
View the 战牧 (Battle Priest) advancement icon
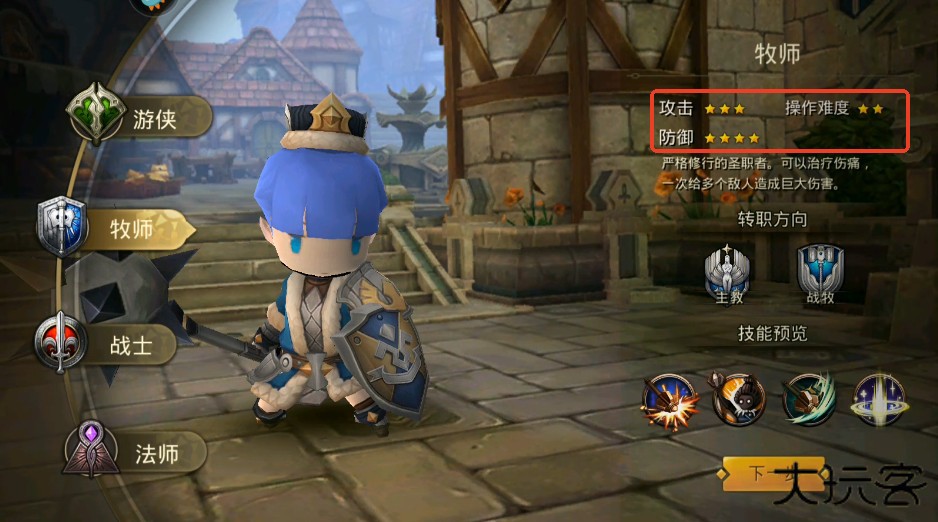(x=820, y=271)
